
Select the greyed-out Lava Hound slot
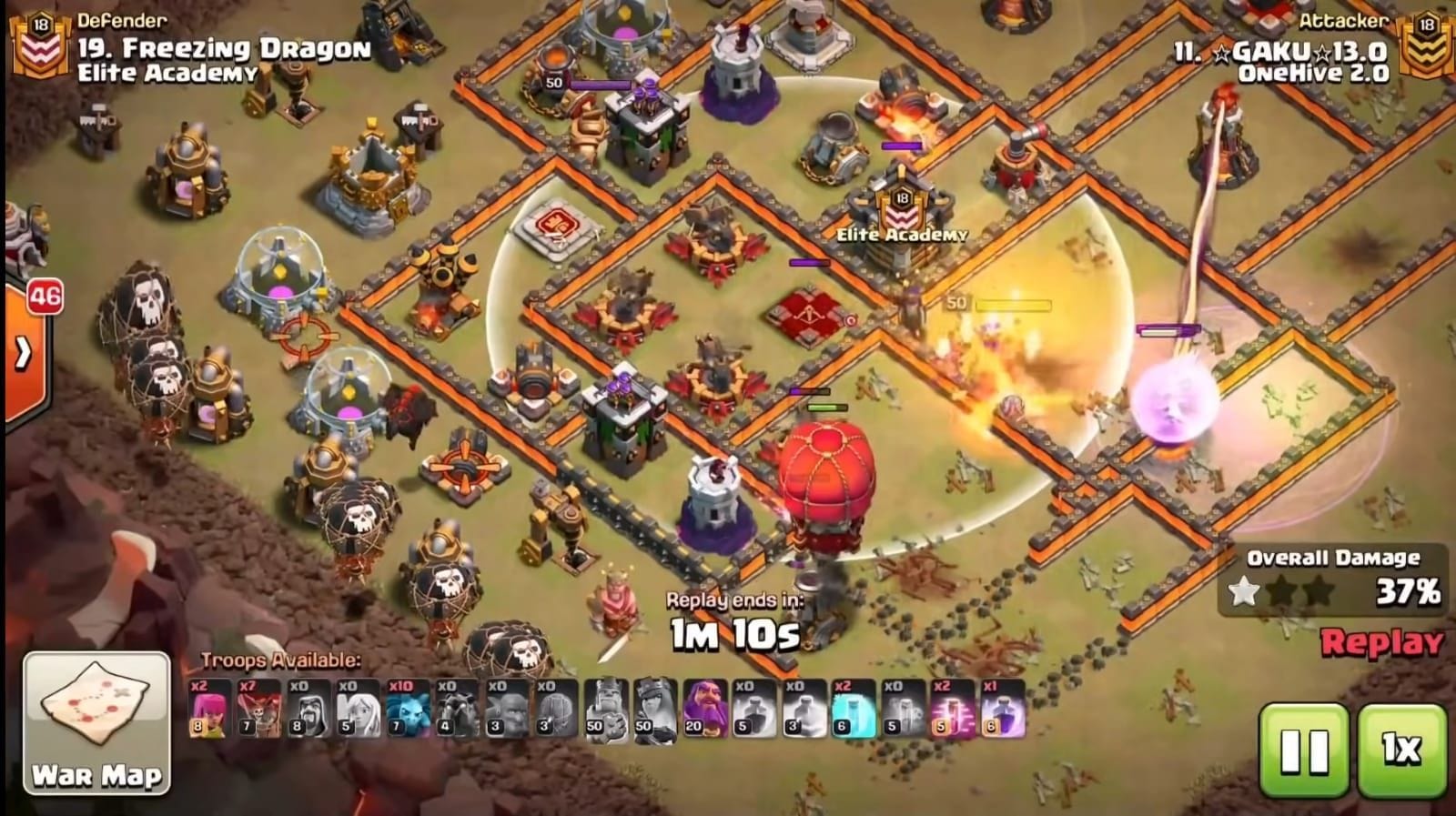click(x=455, y=708)
